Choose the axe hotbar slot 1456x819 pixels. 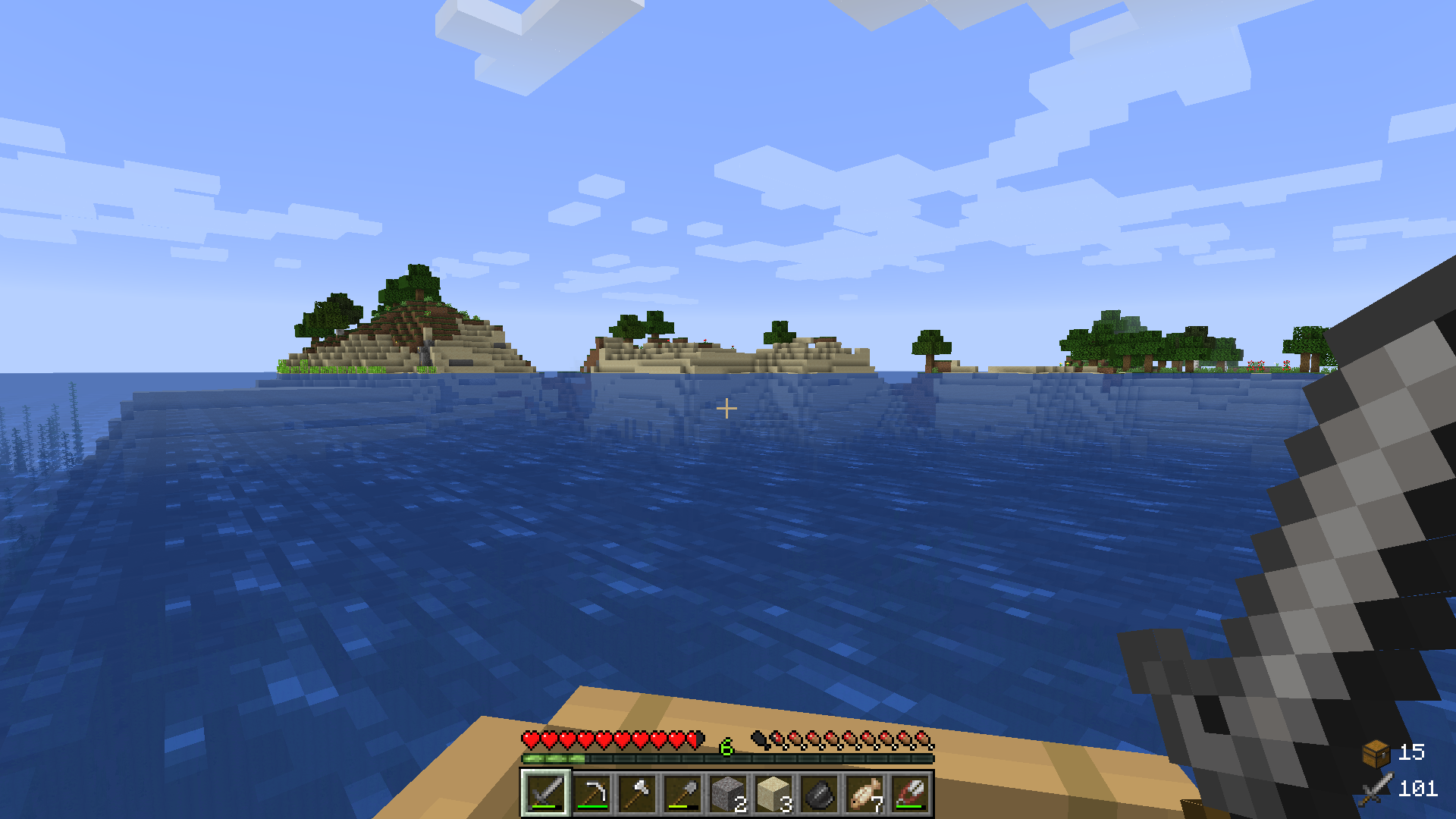coord(636,793)
